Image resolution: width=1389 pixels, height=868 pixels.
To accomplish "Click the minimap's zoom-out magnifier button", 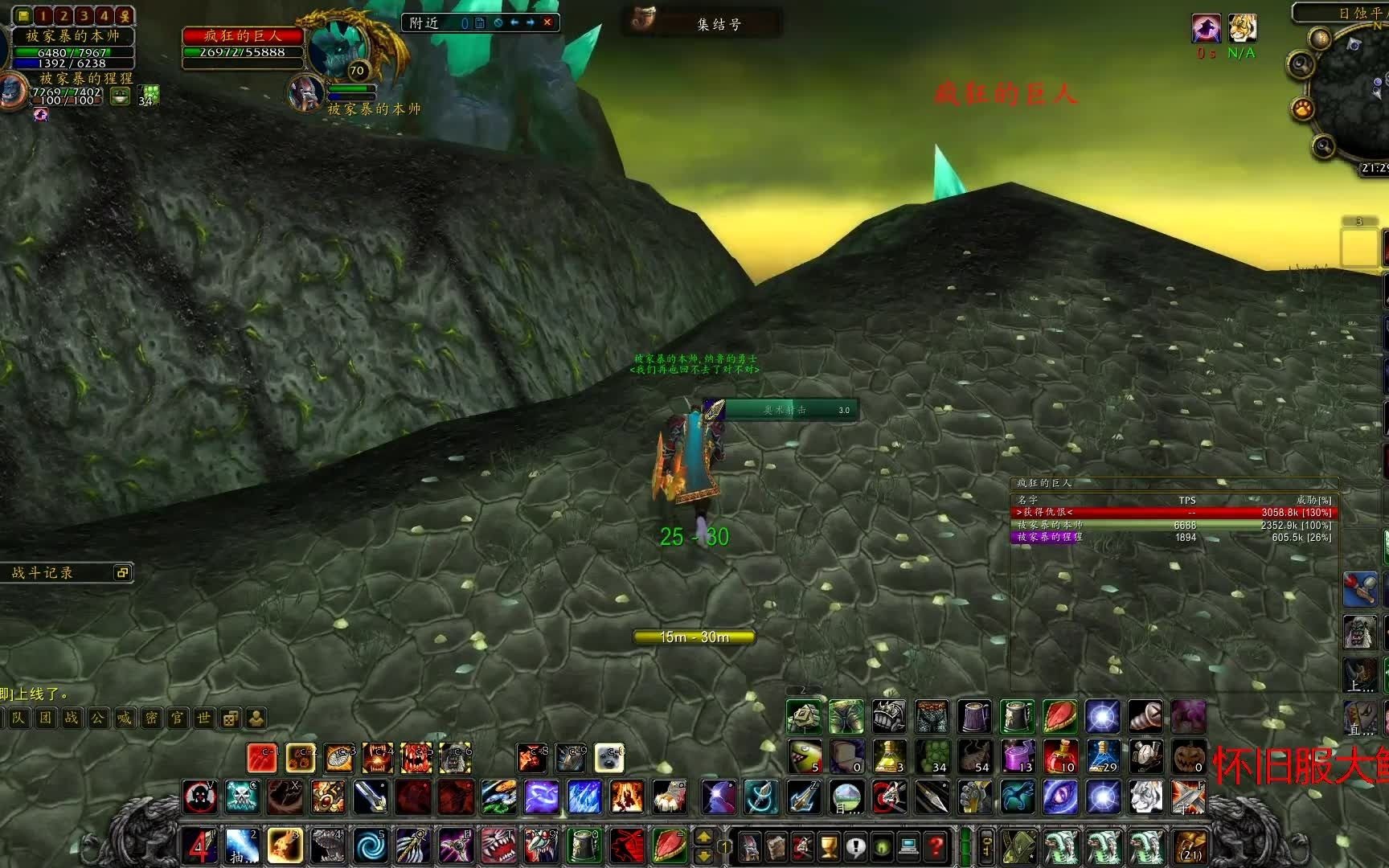I will click(x=1323, y=145).
